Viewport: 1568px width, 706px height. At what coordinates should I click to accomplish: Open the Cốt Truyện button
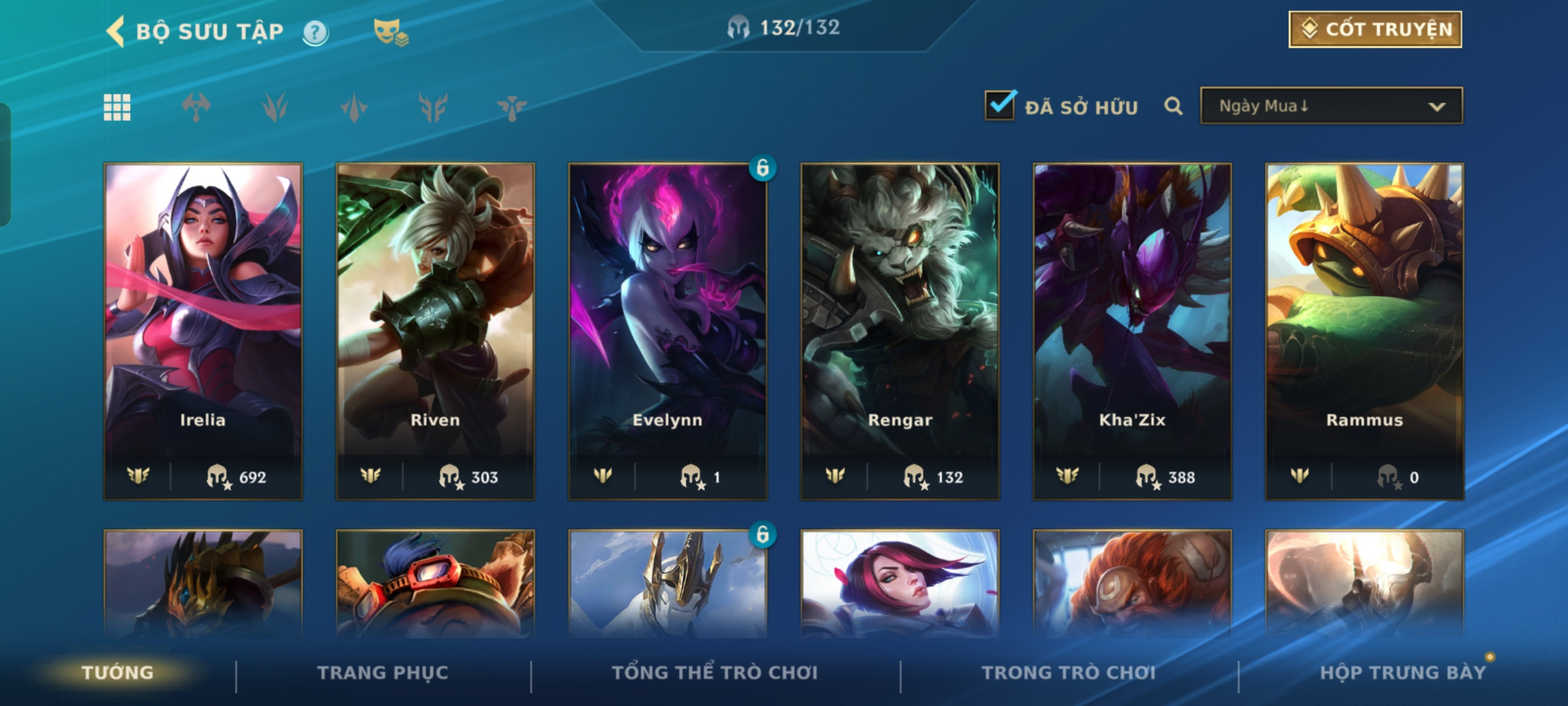(x=1375, y=29)
